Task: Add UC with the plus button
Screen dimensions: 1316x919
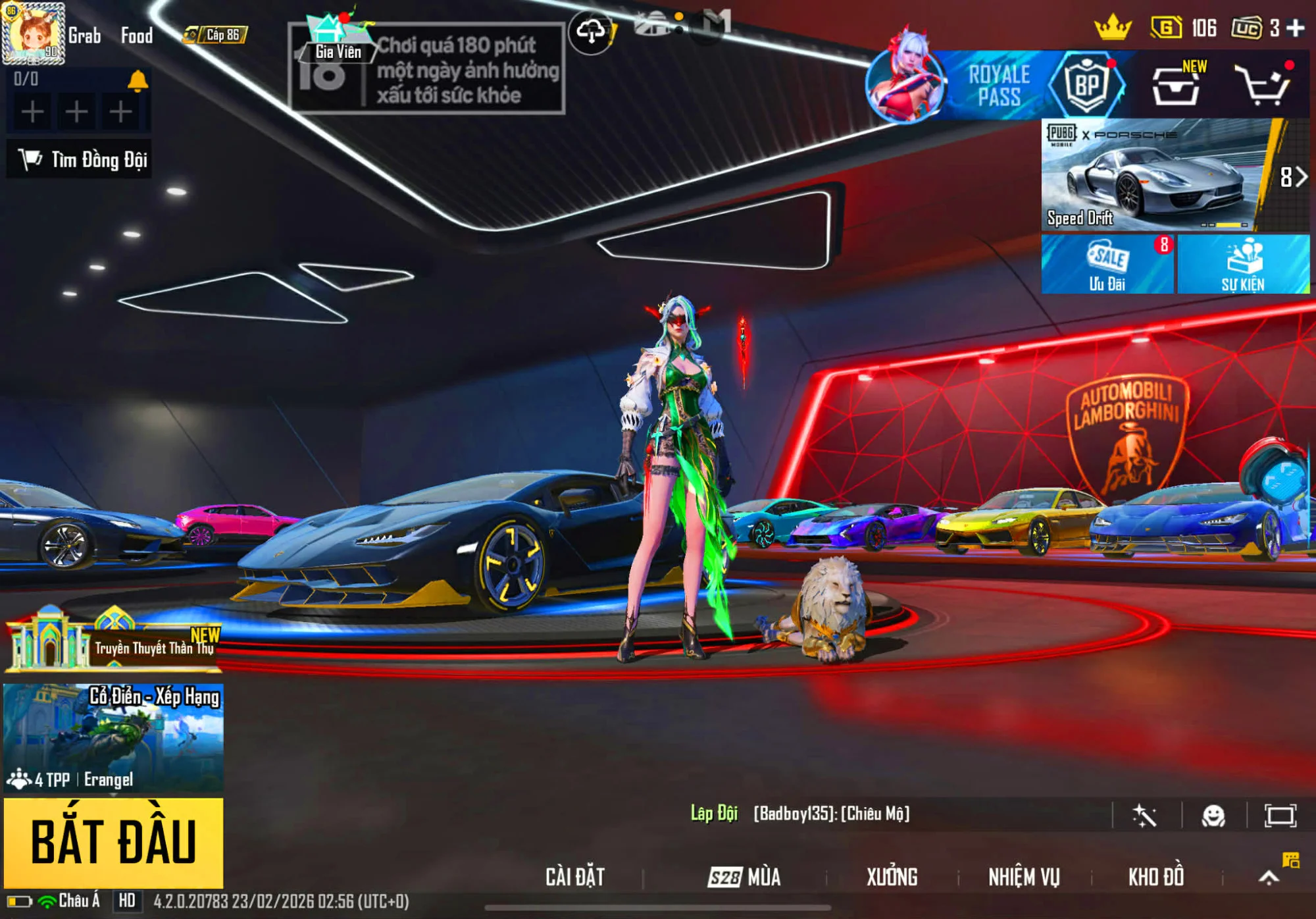Action: click(x=1296, y=28)
